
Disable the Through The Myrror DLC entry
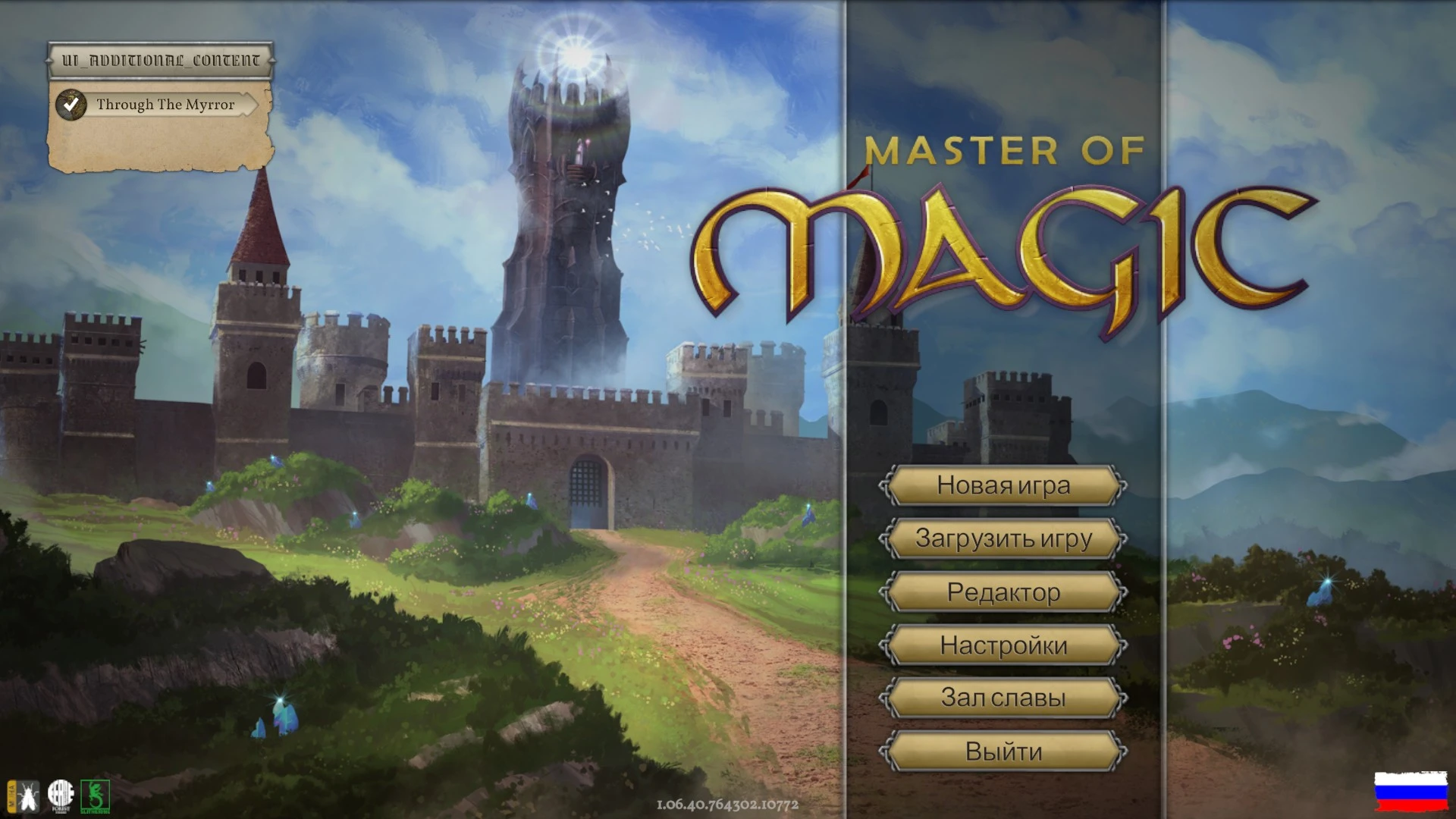163,105
